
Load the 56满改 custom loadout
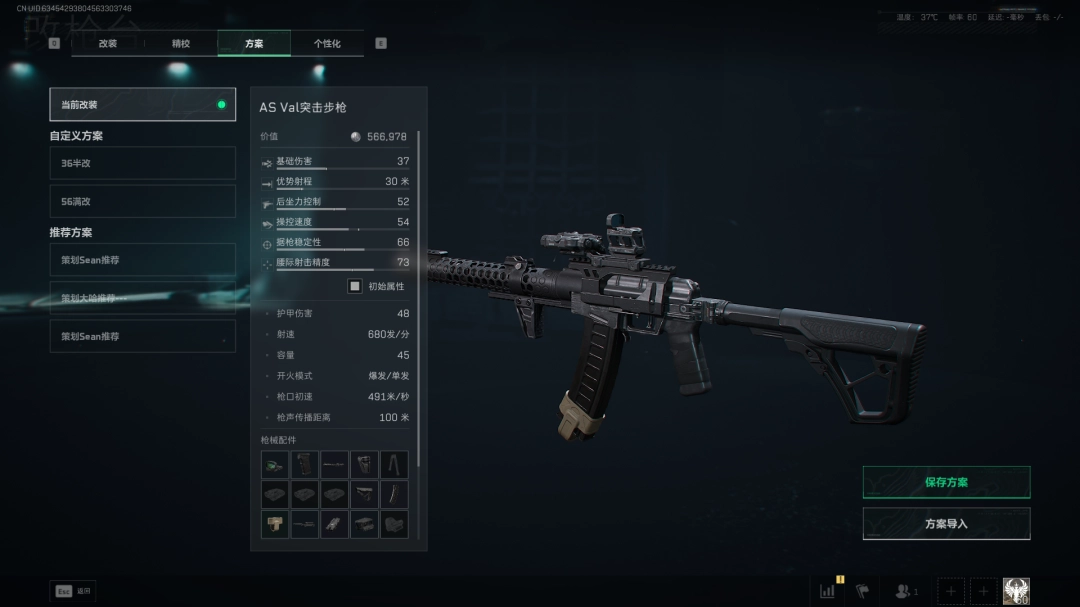pos(142,201)
